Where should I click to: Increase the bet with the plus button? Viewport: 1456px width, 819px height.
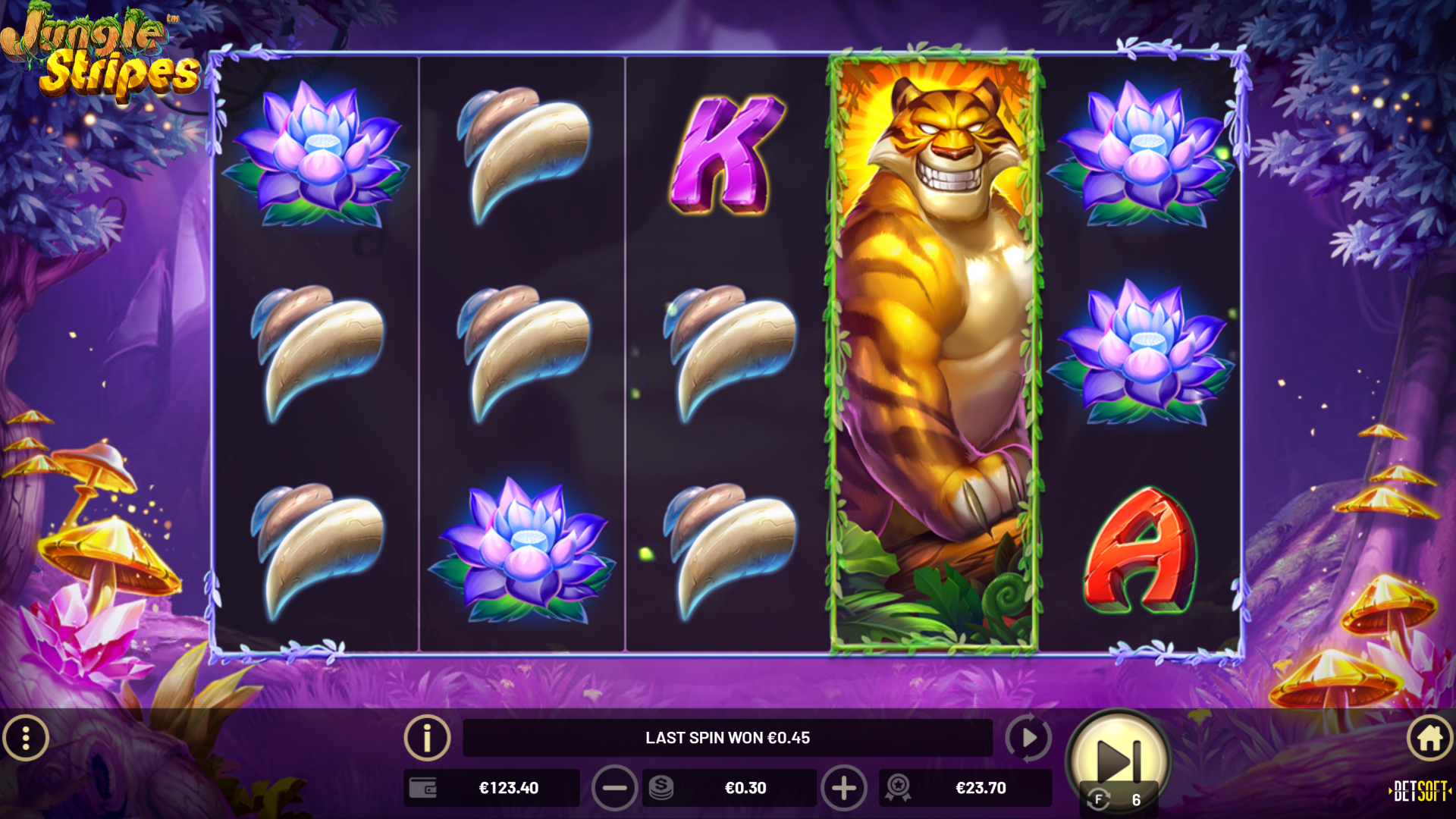coord(843,788)
